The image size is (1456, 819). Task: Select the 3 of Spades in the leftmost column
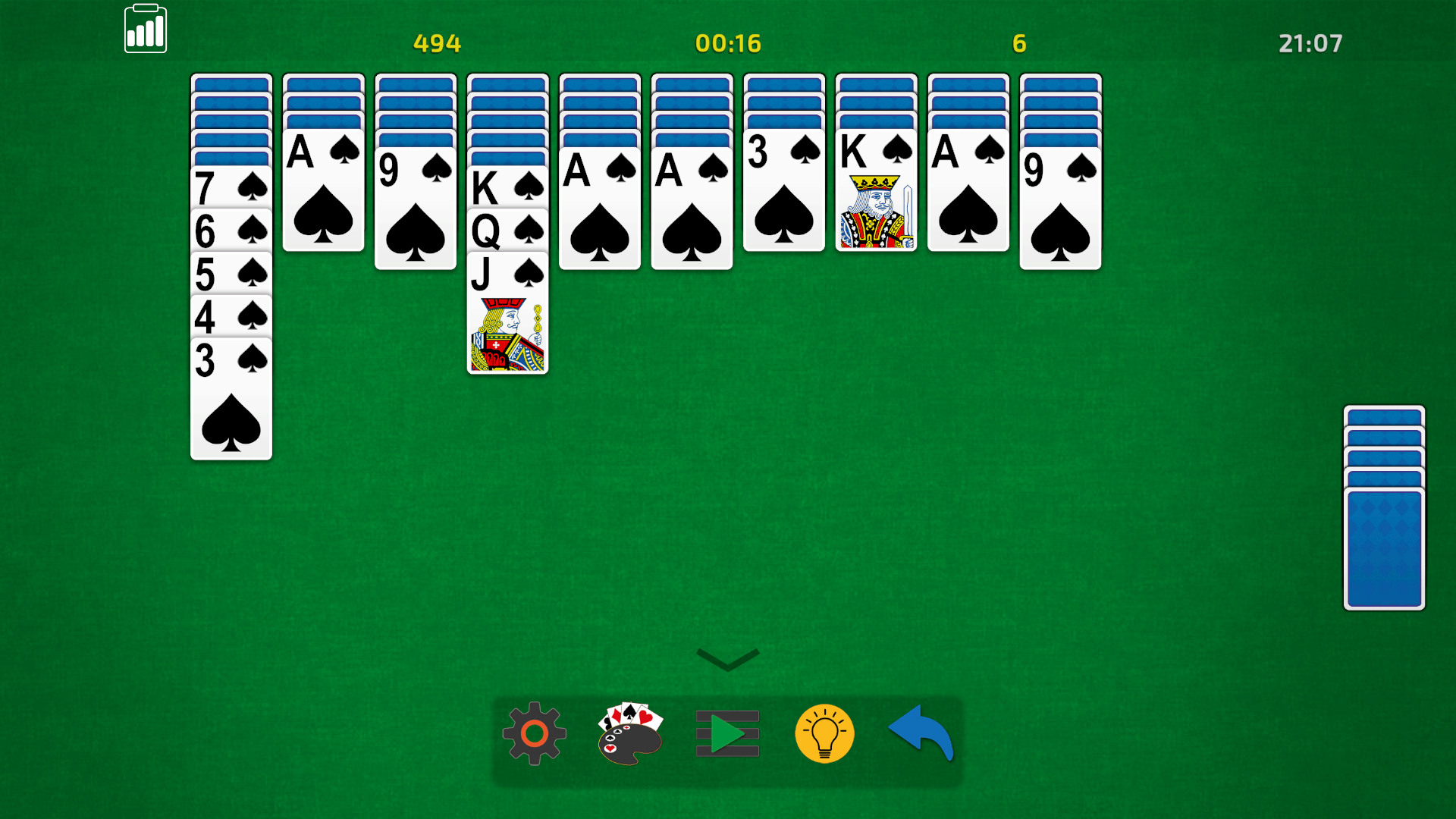[x=231, y=394]
